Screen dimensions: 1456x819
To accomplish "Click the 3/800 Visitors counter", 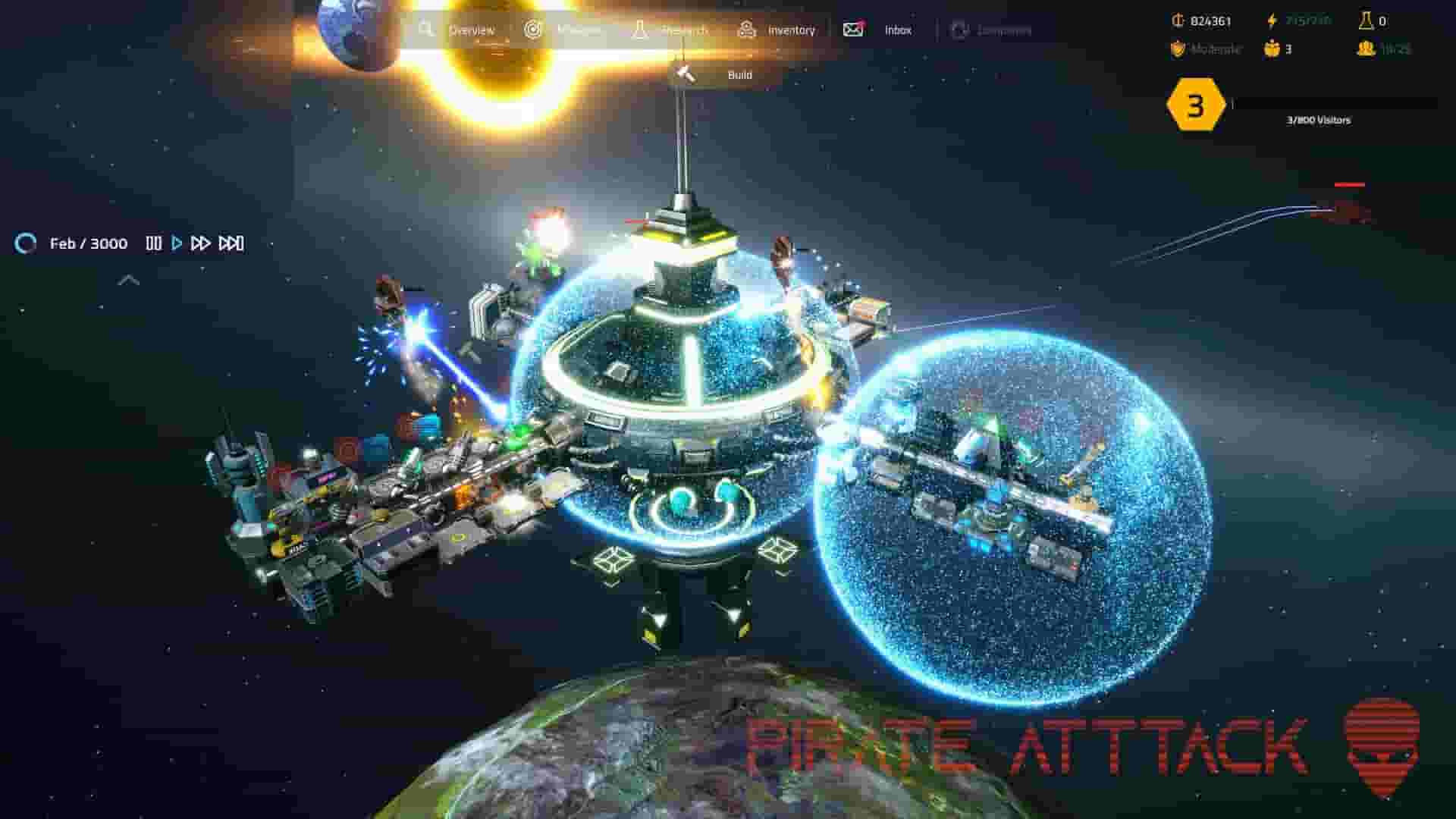I will pos(1319,119).
